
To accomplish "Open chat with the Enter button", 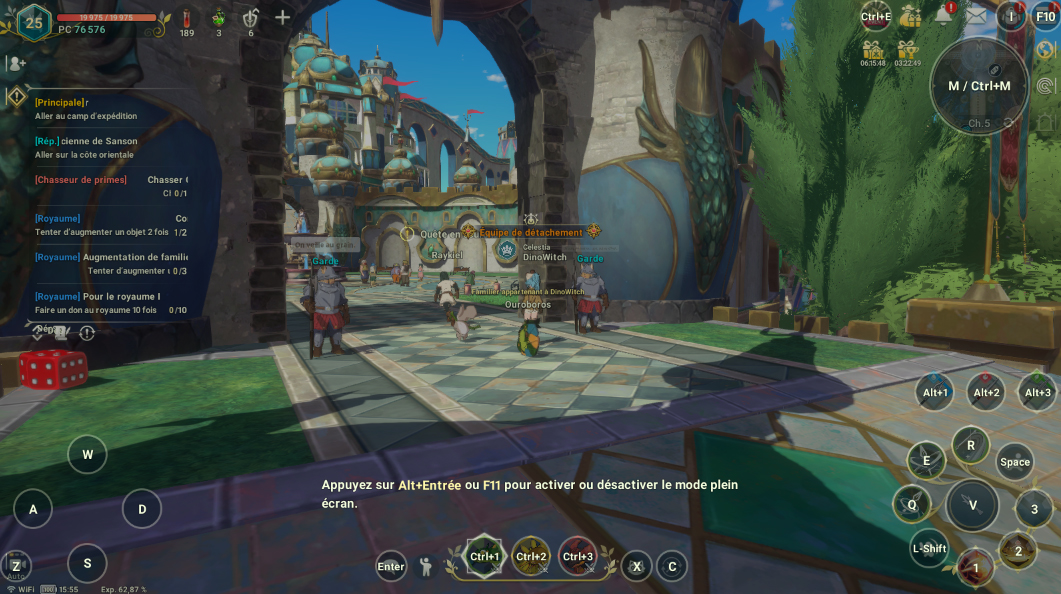I will 391,566.
